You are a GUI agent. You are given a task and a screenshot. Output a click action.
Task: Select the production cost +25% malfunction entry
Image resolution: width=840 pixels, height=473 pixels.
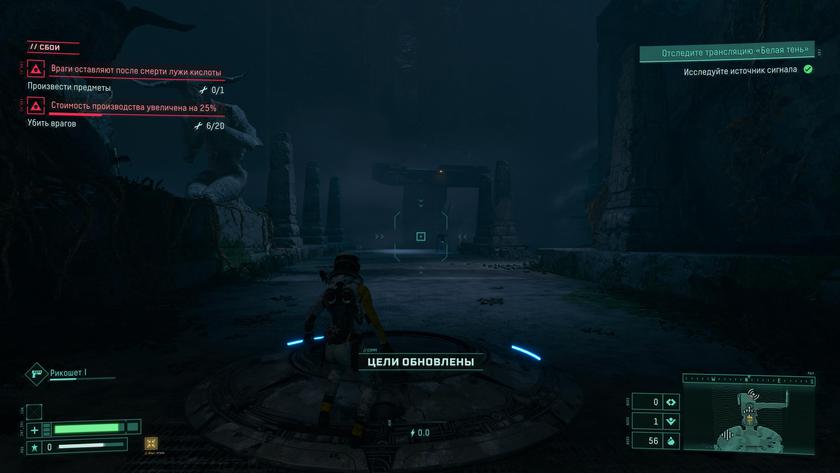click(133, 106)
